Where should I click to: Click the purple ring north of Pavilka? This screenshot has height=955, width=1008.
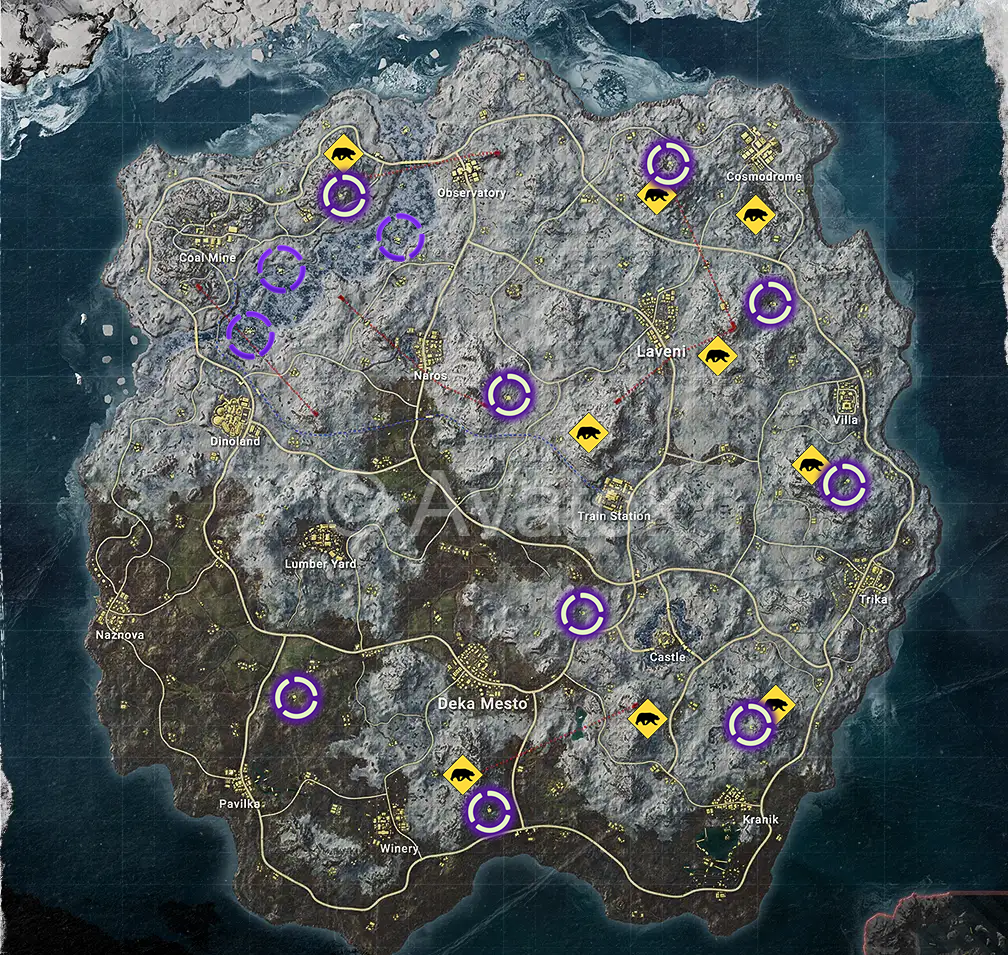coord(297,697)
